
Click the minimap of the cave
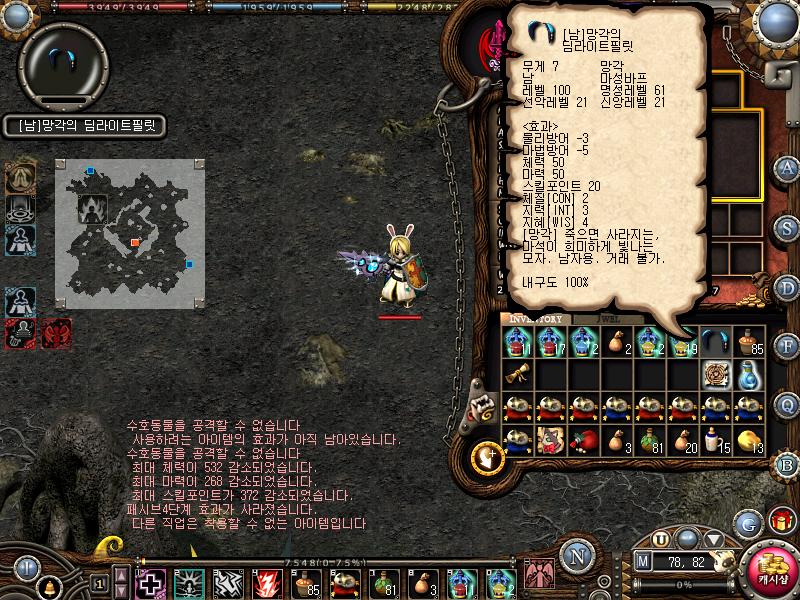[130, 232]
